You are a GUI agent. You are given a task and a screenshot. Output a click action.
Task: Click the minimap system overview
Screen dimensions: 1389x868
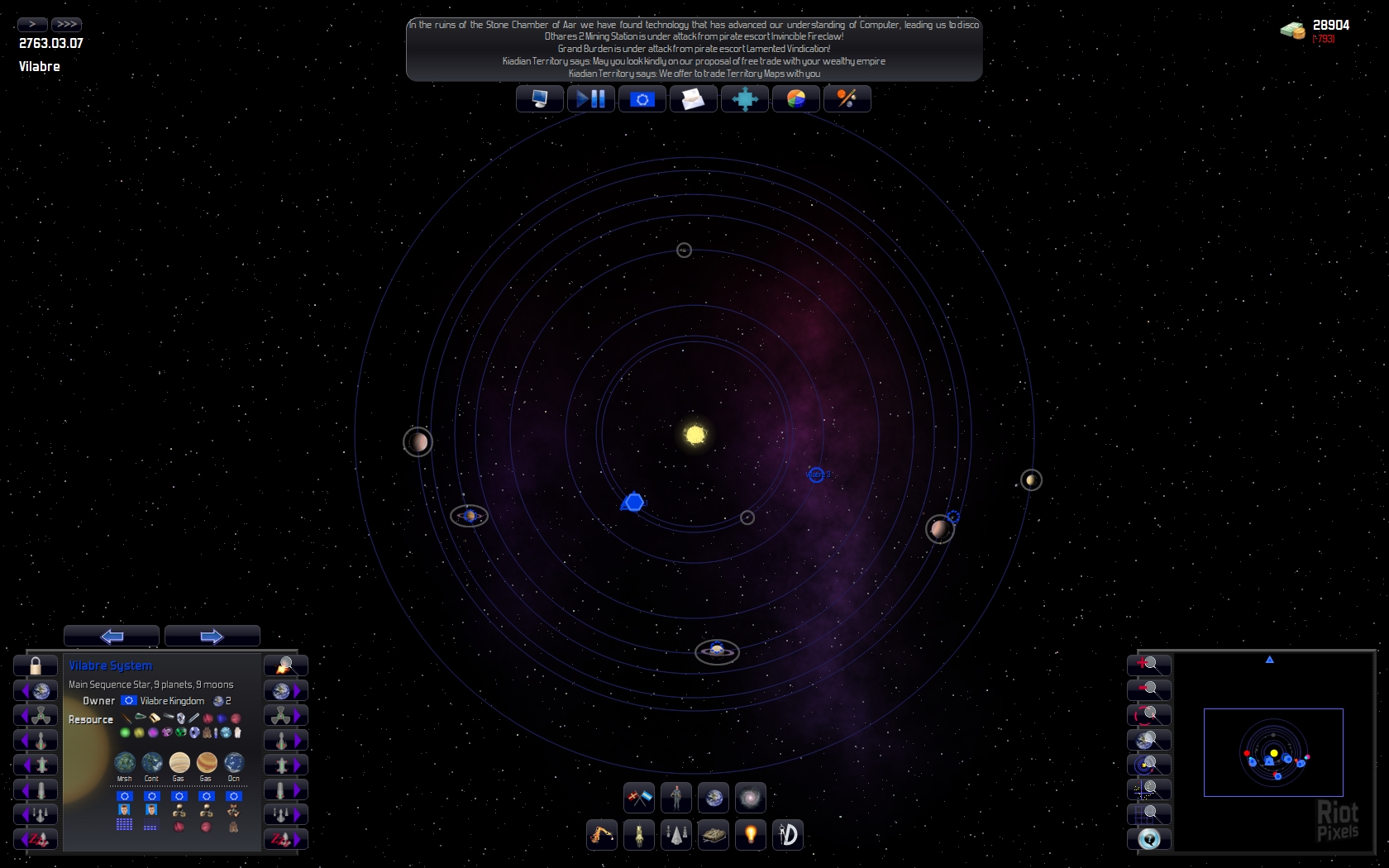tap(1273, 752)
